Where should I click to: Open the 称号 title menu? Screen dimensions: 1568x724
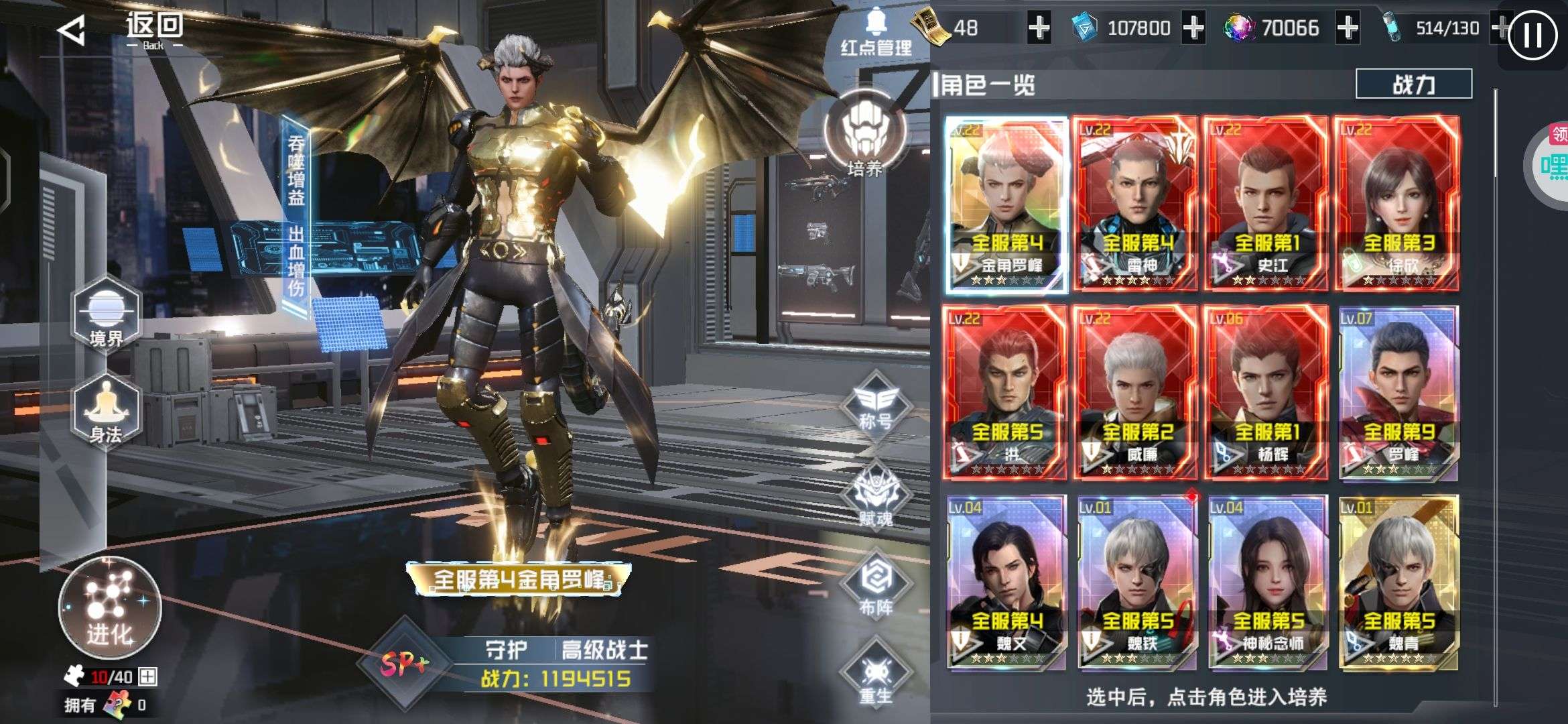pos(876,404)
